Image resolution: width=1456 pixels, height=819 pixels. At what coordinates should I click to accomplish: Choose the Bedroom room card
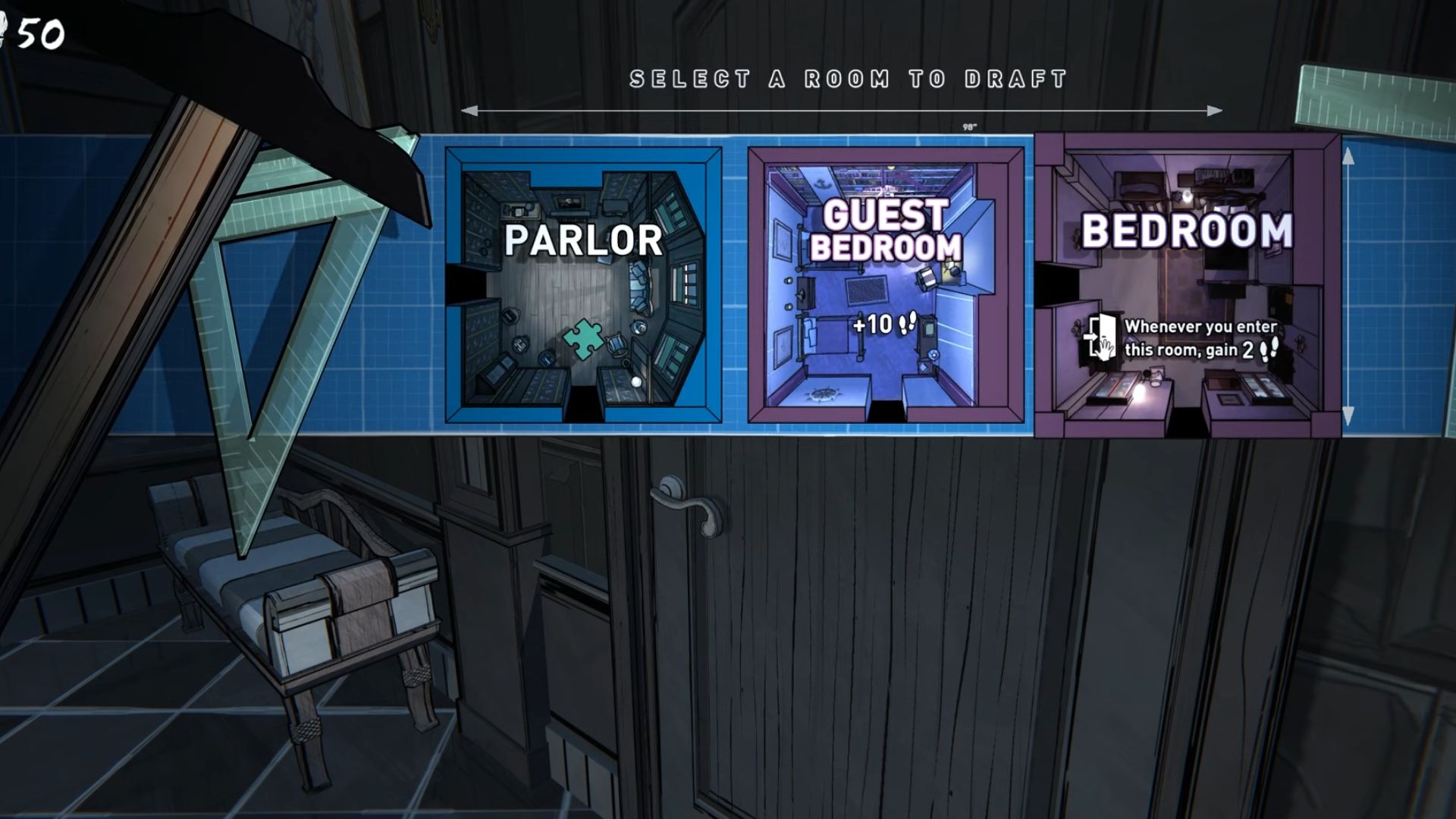[1188, 285]
